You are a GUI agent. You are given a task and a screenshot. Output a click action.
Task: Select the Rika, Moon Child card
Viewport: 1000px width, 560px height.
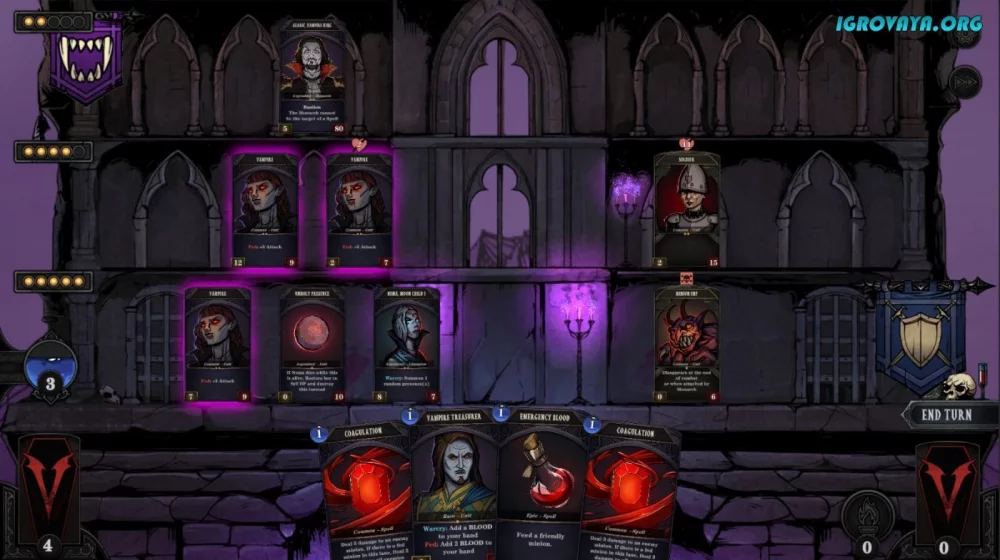coord(406,345)
